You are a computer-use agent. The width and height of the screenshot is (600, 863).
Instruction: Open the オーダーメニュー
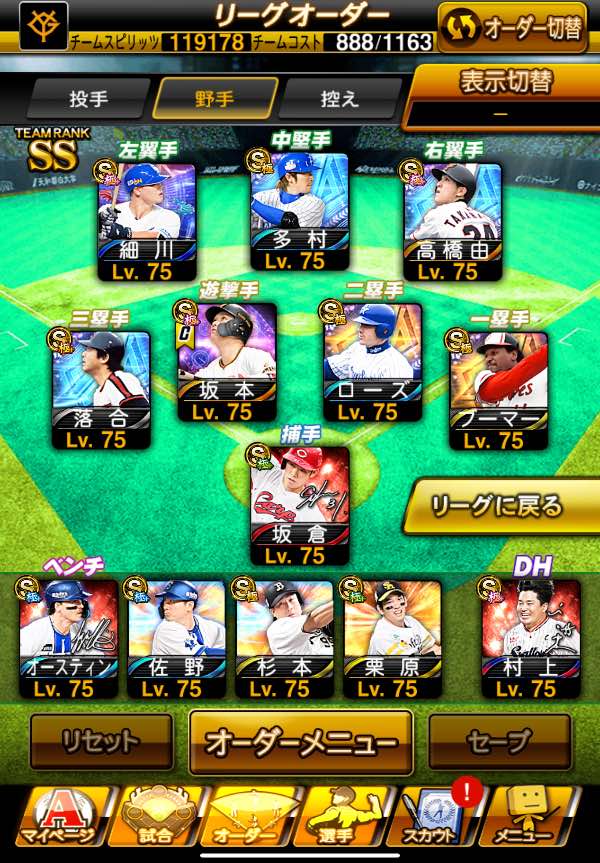click(x=301, y=743)
